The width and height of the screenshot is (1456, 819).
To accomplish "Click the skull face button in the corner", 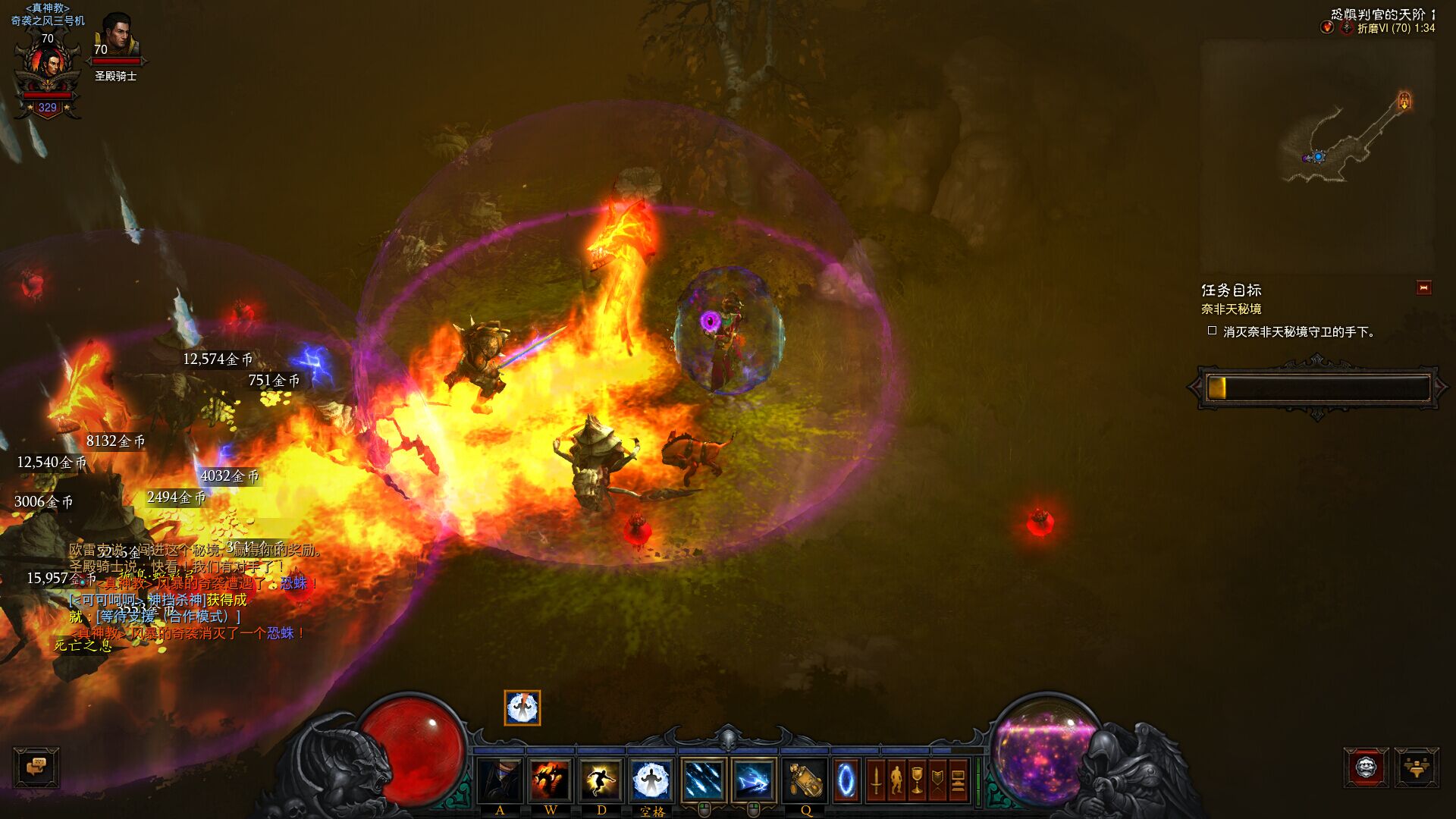I will pyautogui.click(x=1366, y=767).
